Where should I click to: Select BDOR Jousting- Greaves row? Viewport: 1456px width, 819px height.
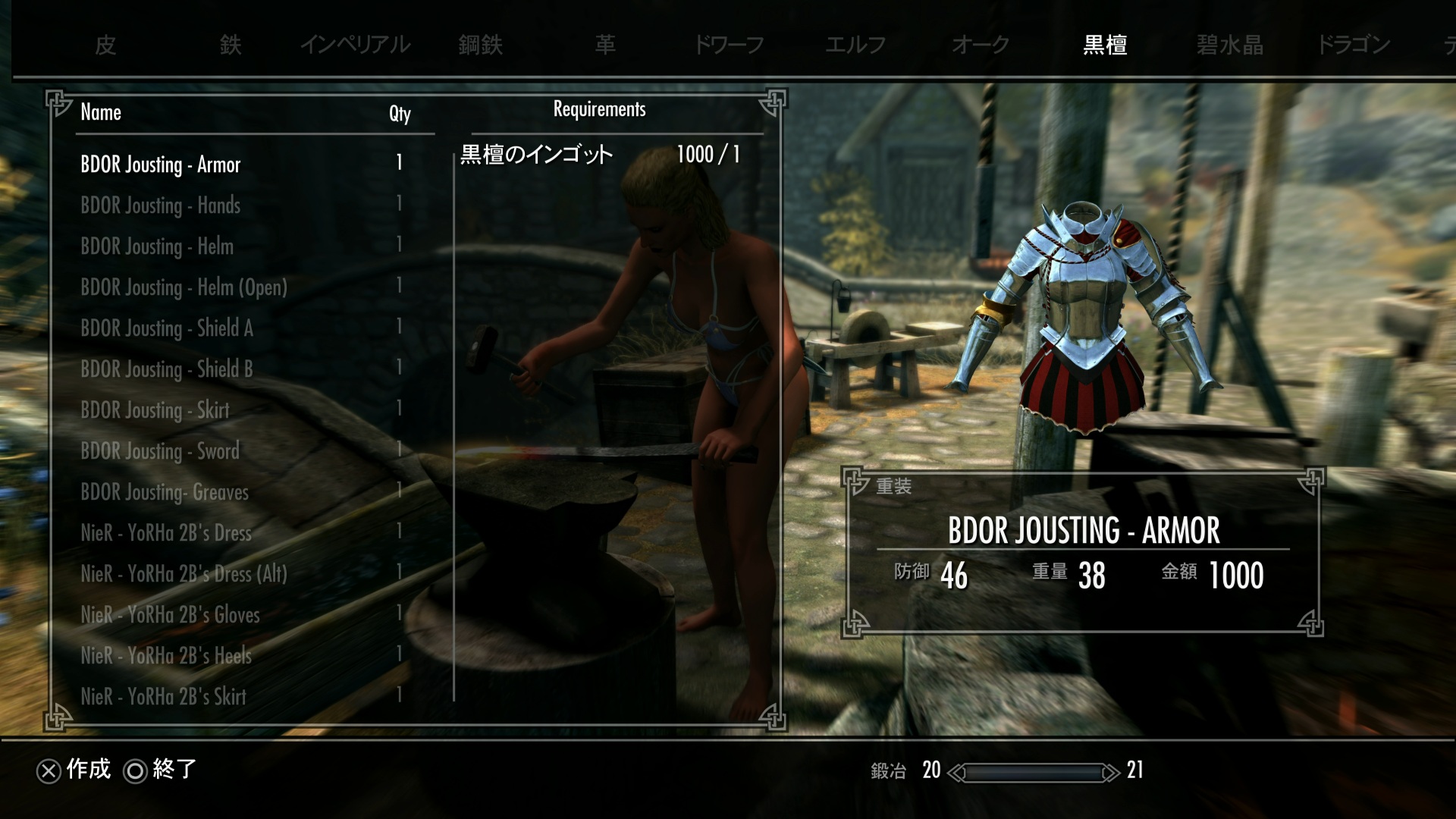pos(165,492)
